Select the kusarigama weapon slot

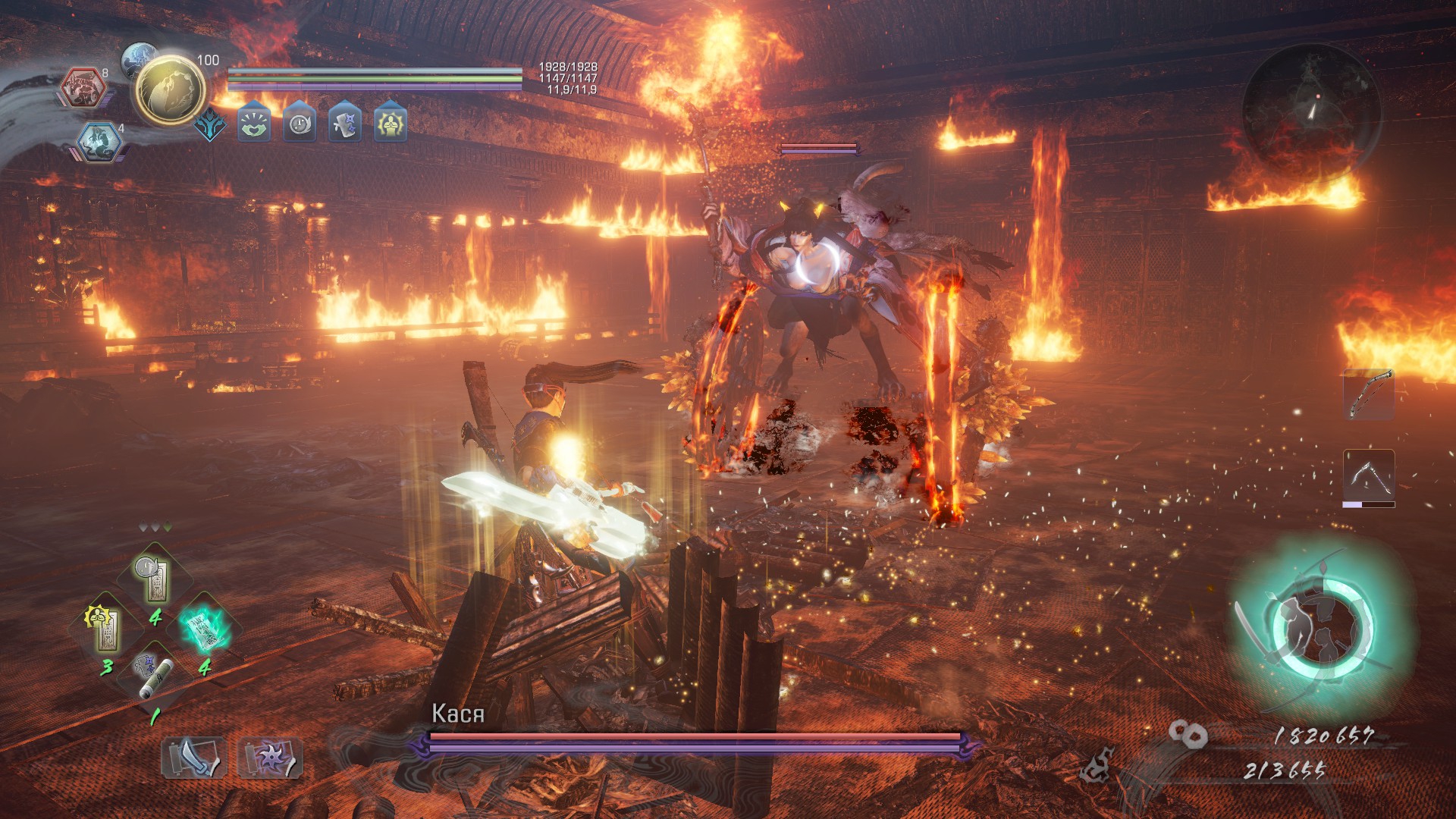[1369, 475]
